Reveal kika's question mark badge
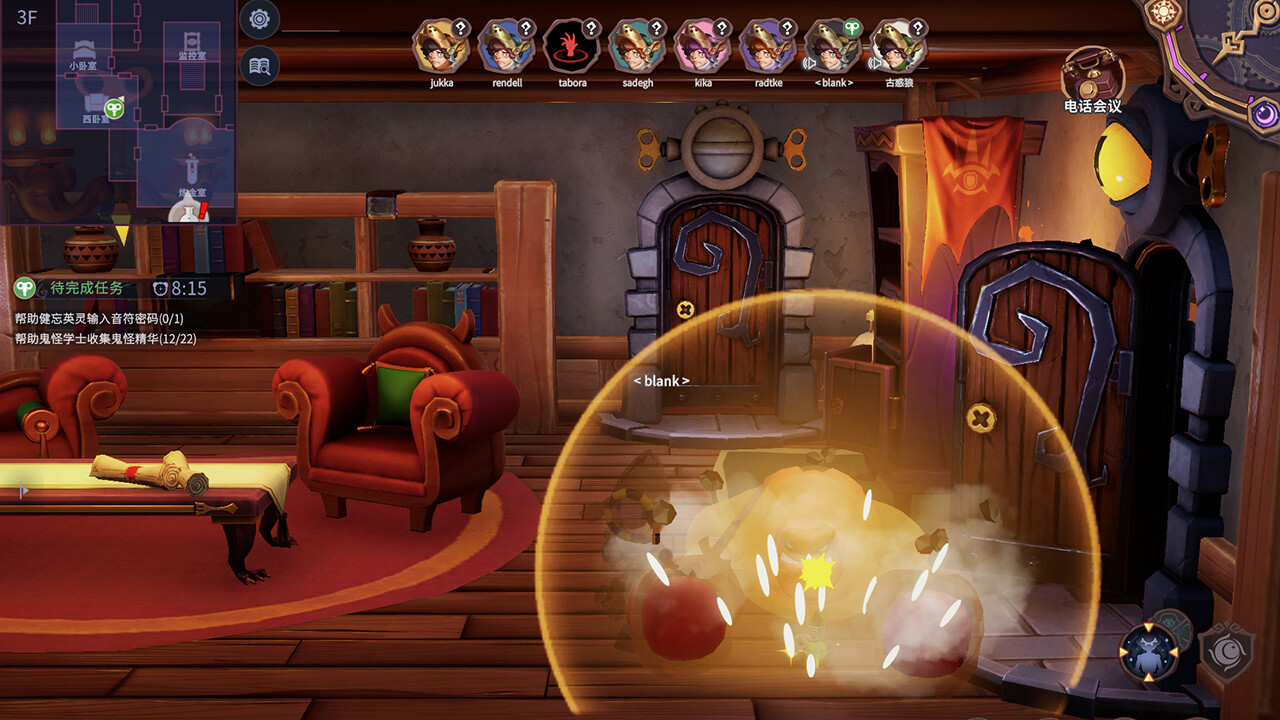1280x720 pixels. [x=720, y=26]
